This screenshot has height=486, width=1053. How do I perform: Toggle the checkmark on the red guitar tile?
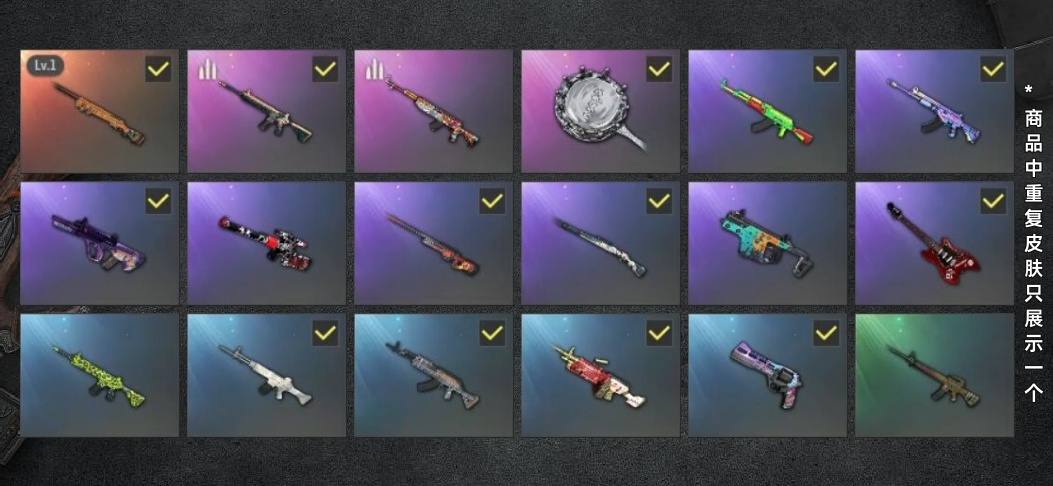[992, 201]
